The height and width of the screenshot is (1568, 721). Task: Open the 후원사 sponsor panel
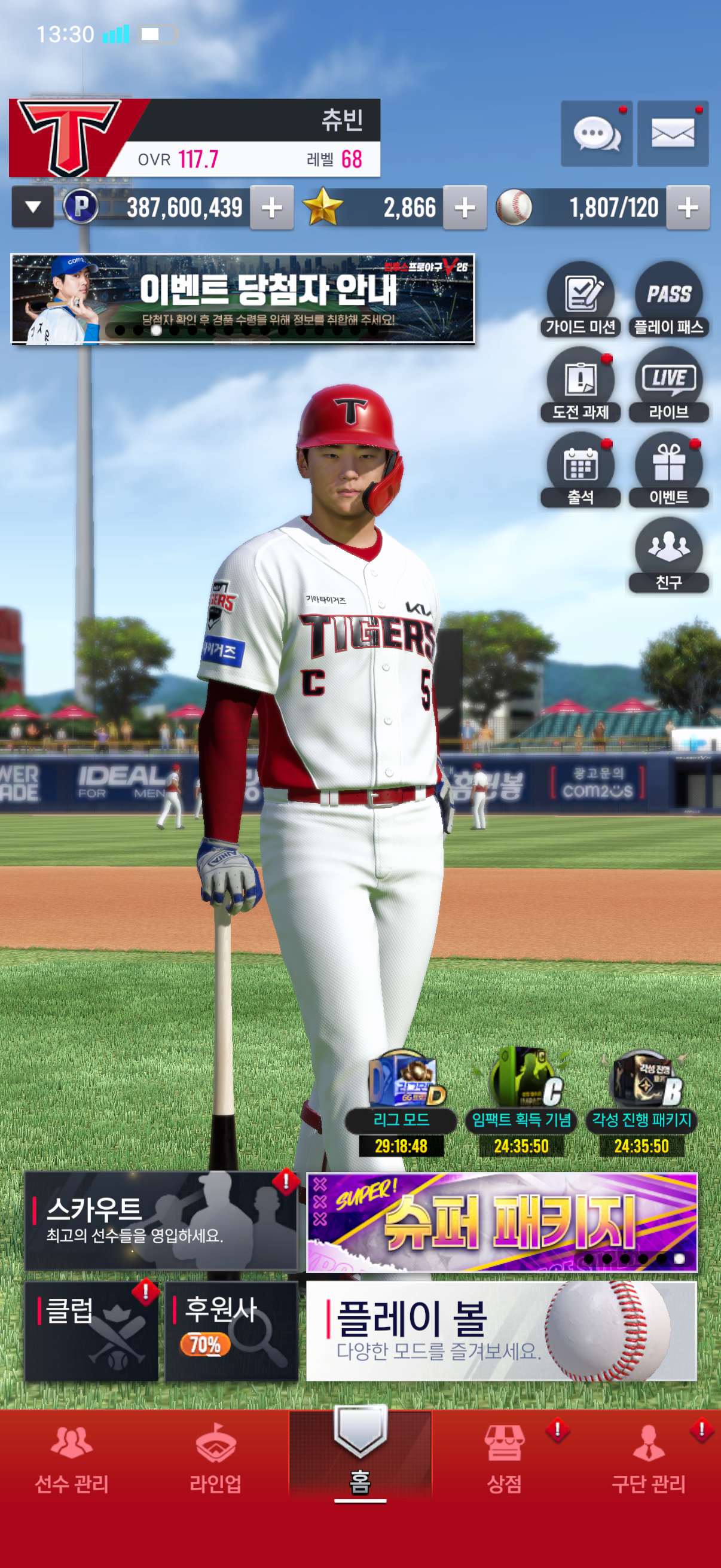coord(231,1331)
